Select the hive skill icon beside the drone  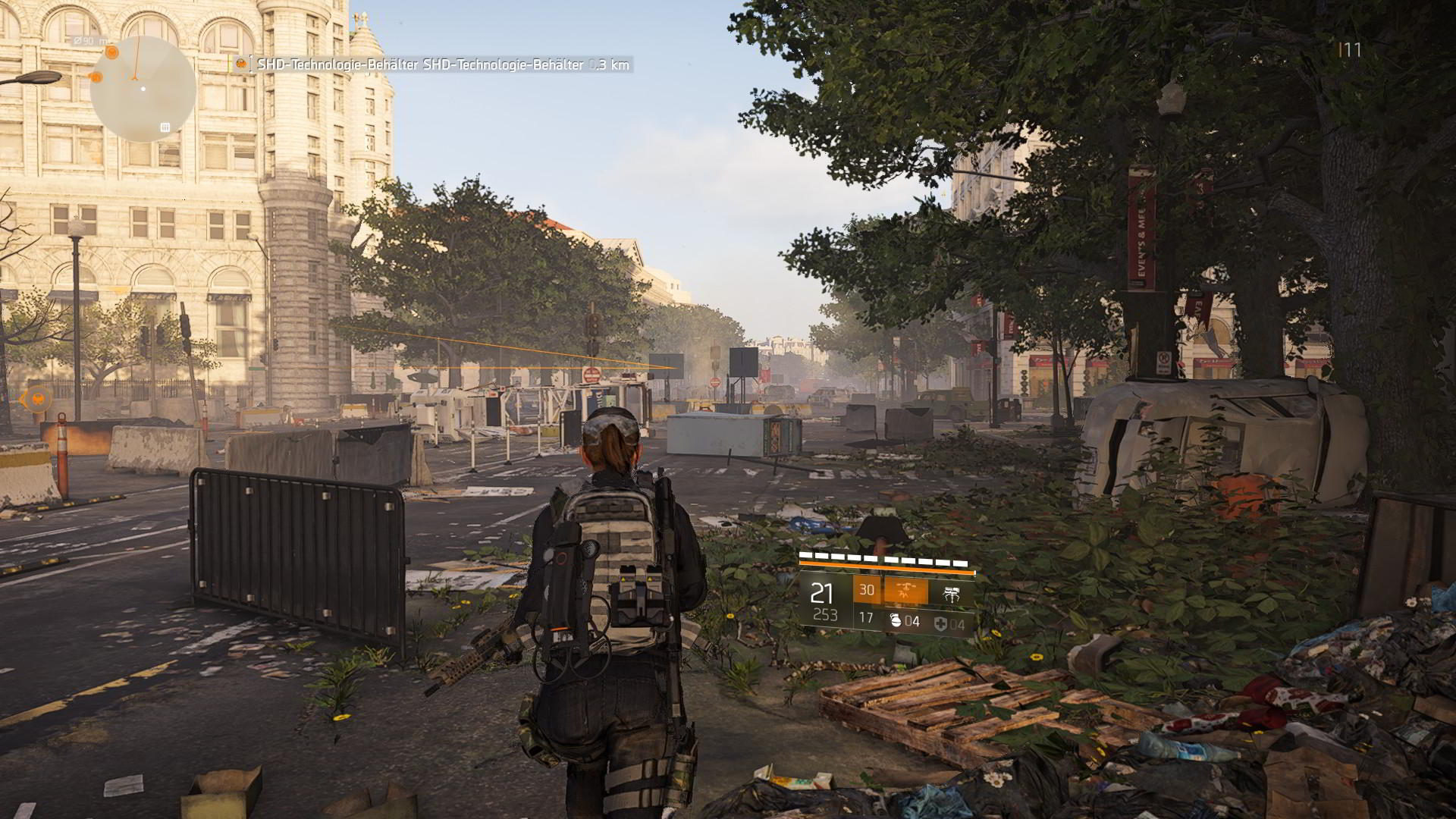coord(952,593)
